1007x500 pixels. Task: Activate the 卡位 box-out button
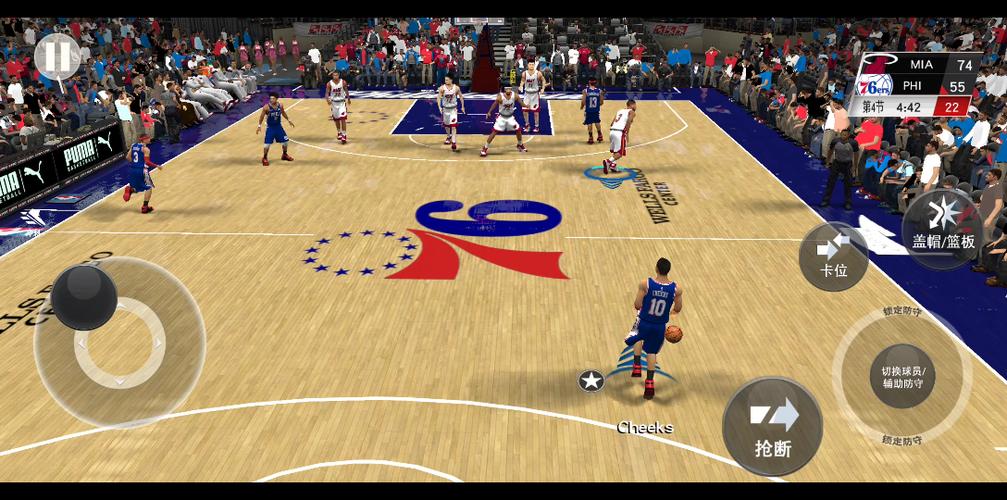(833, 256)
